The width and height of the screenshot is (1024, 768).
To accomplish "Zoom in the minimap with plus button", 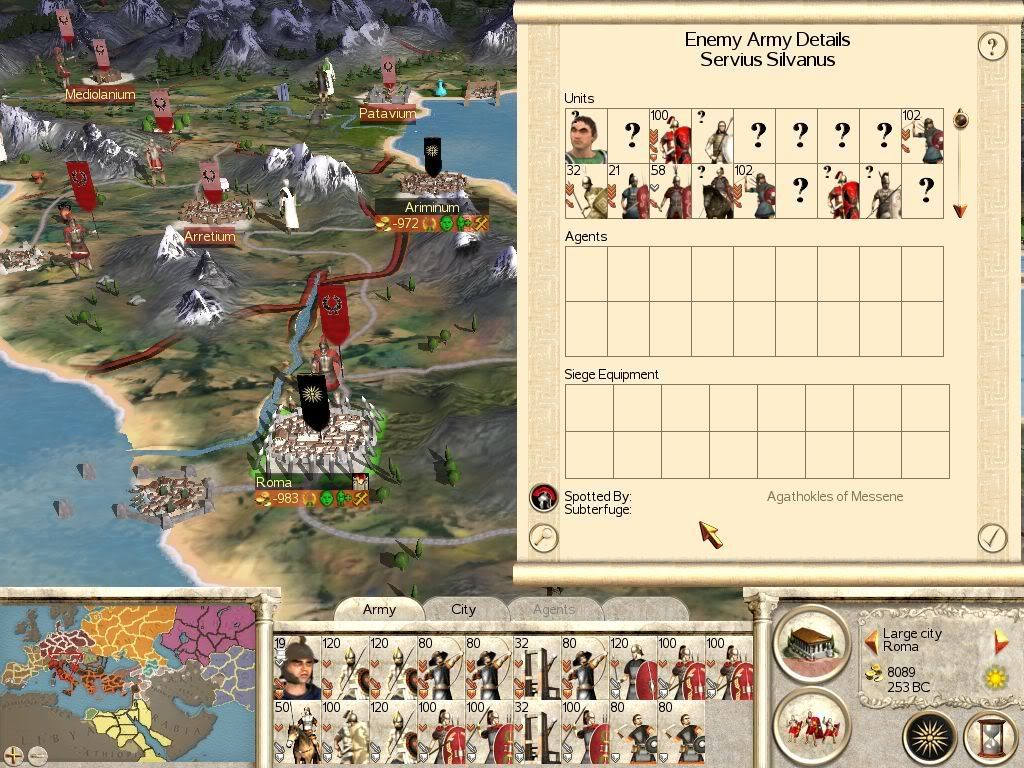I will [12, 753].
